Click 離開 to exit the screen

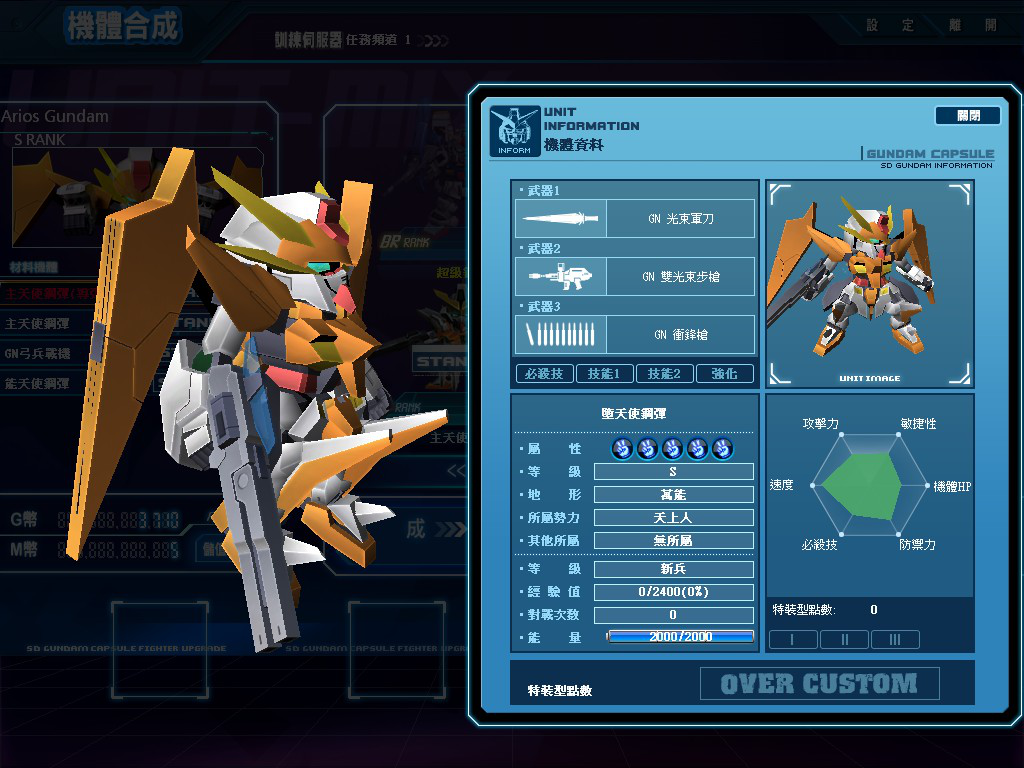(975, 25)
